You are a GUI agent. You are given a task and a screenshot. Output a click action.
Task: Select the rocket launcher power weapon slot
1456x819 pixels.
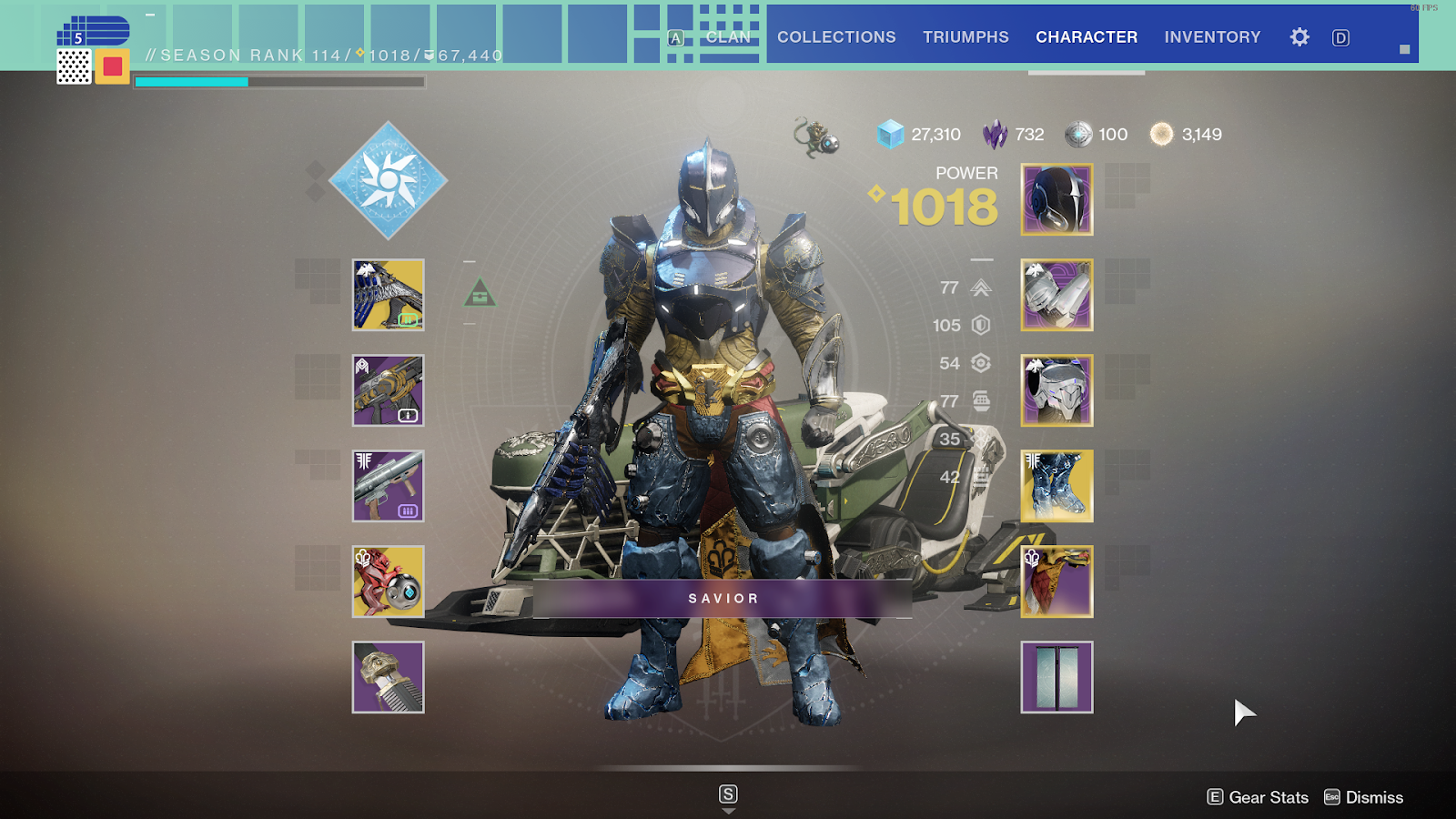pos(389,486)
